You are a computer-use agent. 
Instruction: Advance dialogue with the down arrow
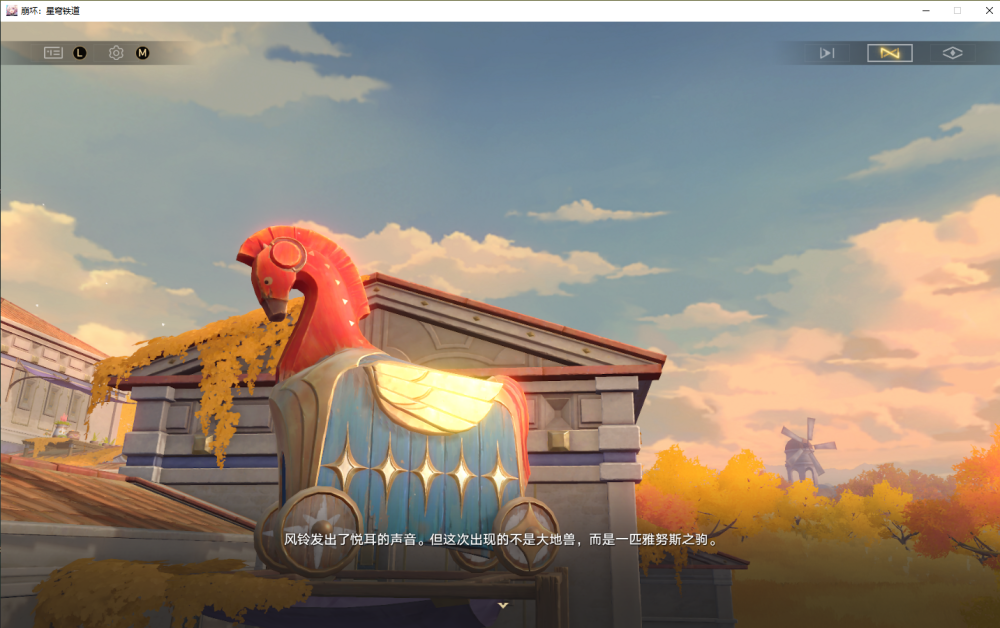pyautogui.click(x=503, y=605)
